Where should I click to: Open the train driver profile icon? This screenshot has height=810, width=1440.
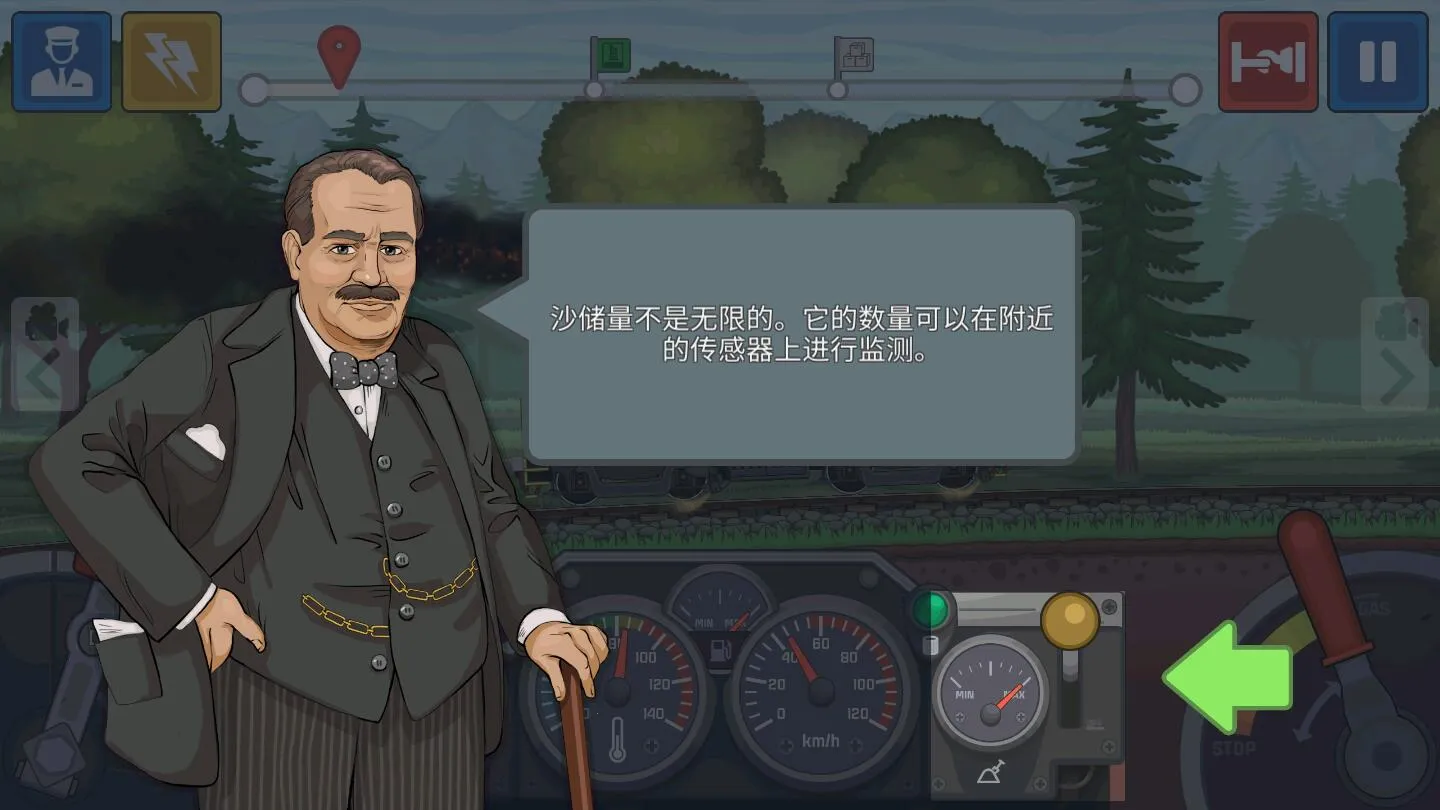click(x=60, y=60)
